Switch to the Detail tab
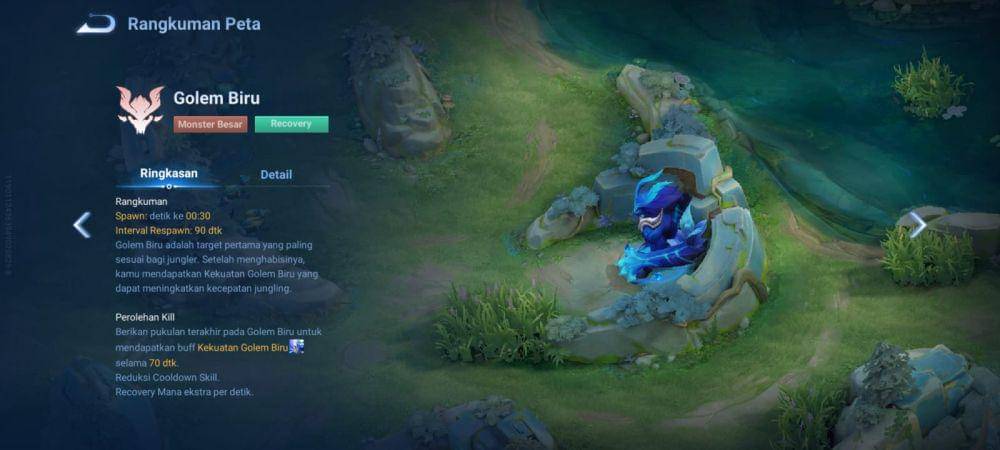 [x=276, y=175]
